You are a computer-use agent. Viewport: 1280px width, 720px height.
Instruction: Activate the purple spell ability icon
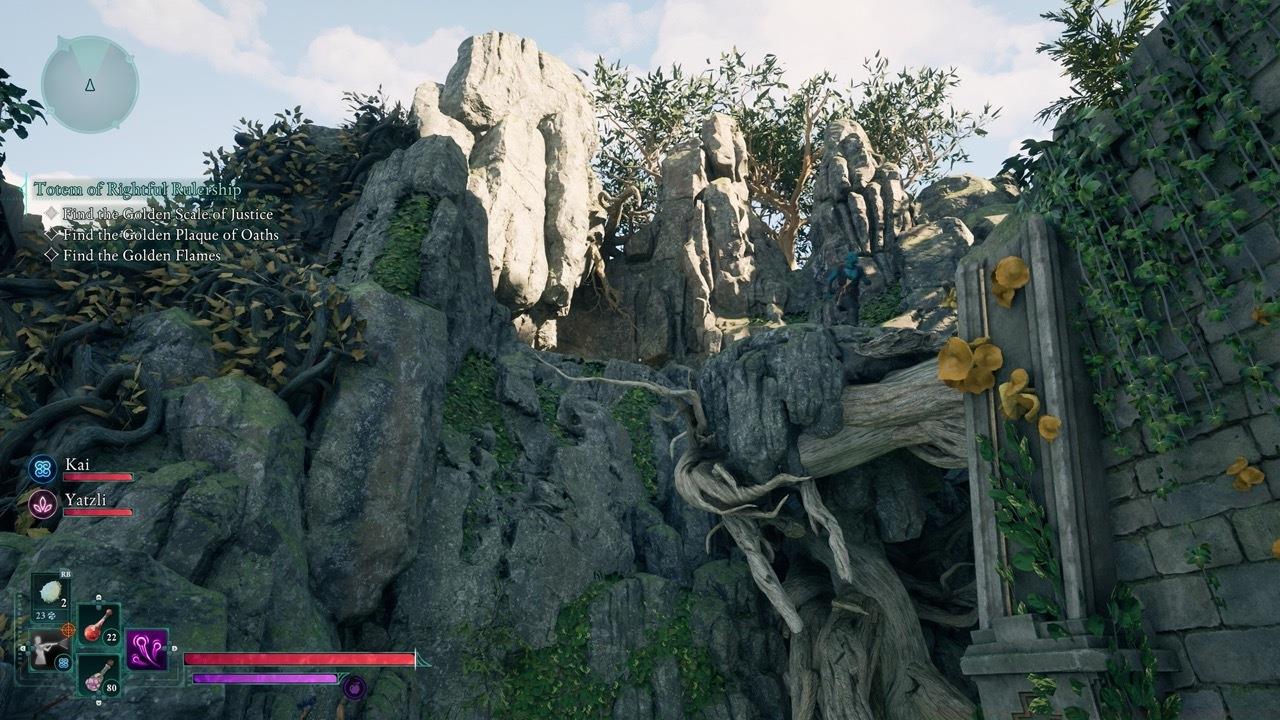click(x=146, y=648)
